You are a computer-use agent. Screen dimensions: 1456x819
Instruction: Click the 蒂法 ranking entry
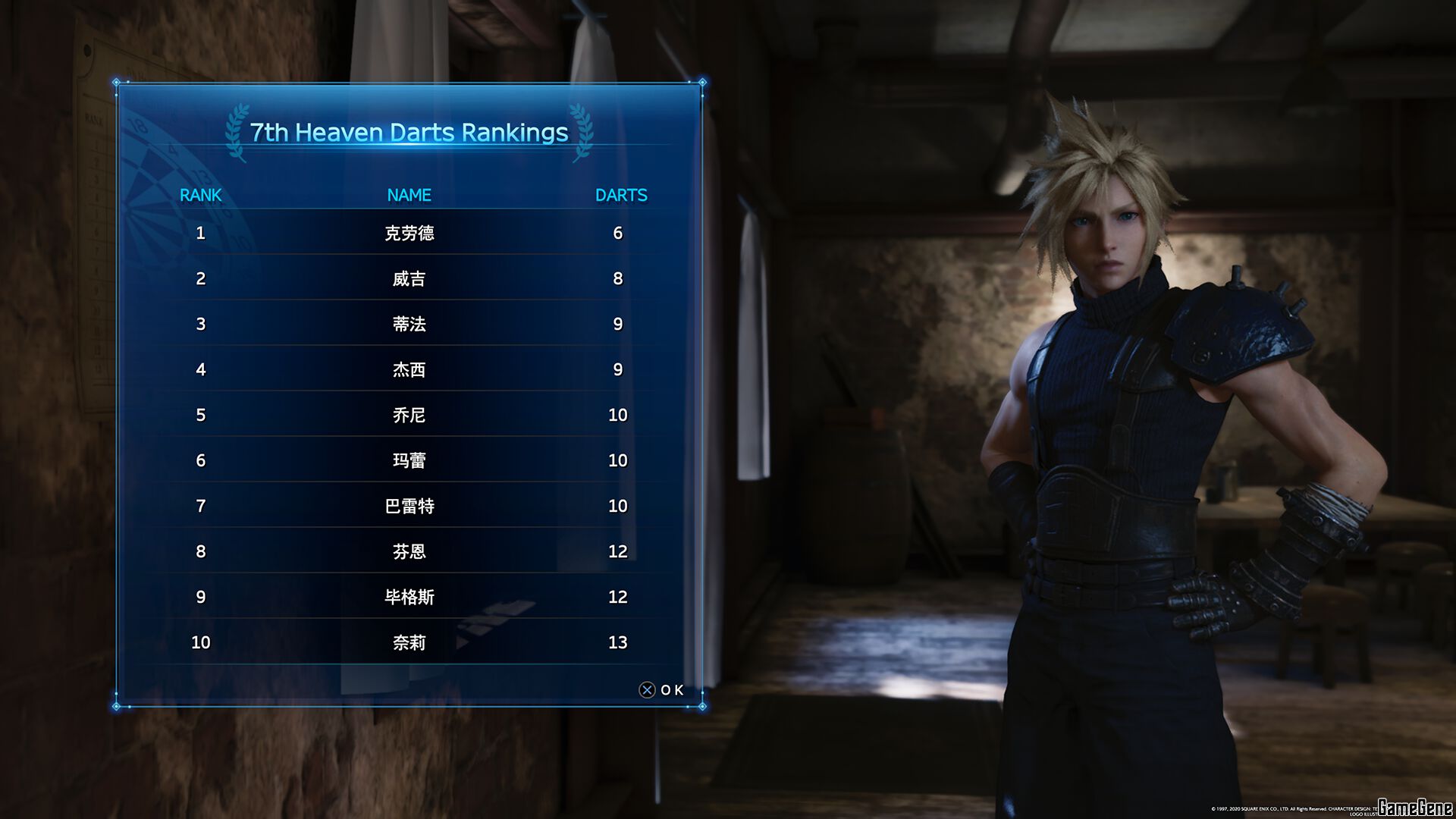point(409,324)
